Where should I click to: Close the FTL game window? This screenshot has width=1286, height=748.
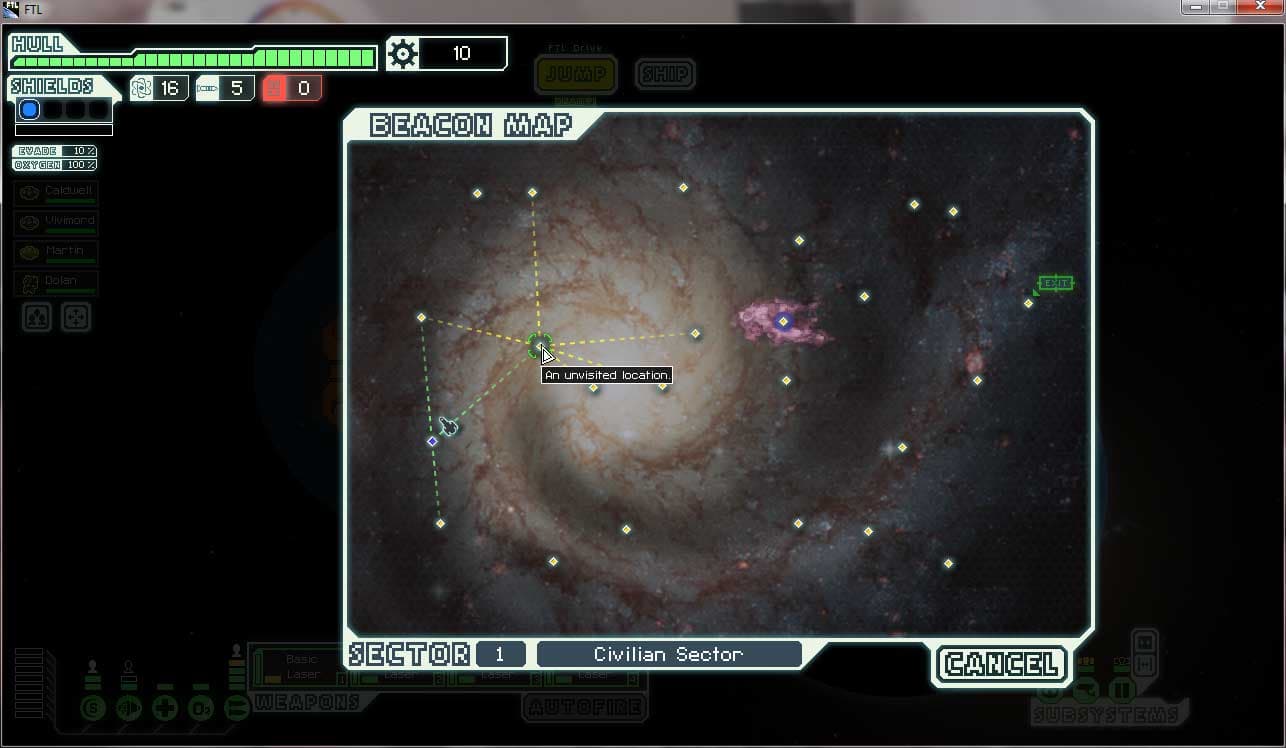[1255, 7]
